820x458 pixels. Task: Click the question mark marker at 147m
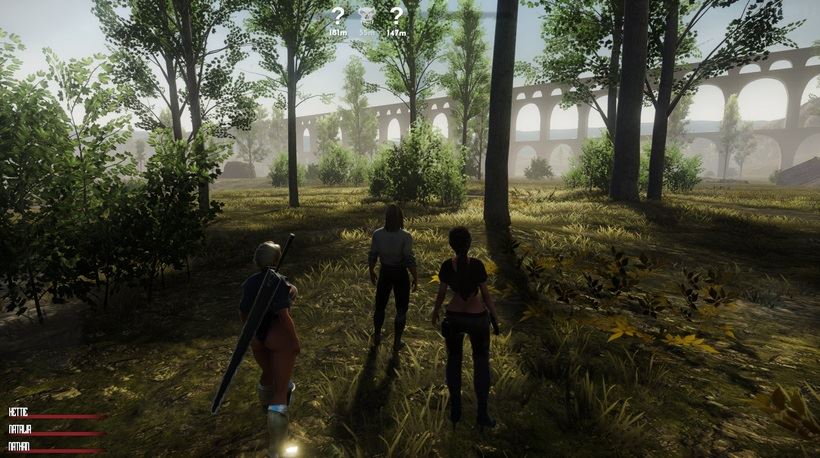point(396,16)
